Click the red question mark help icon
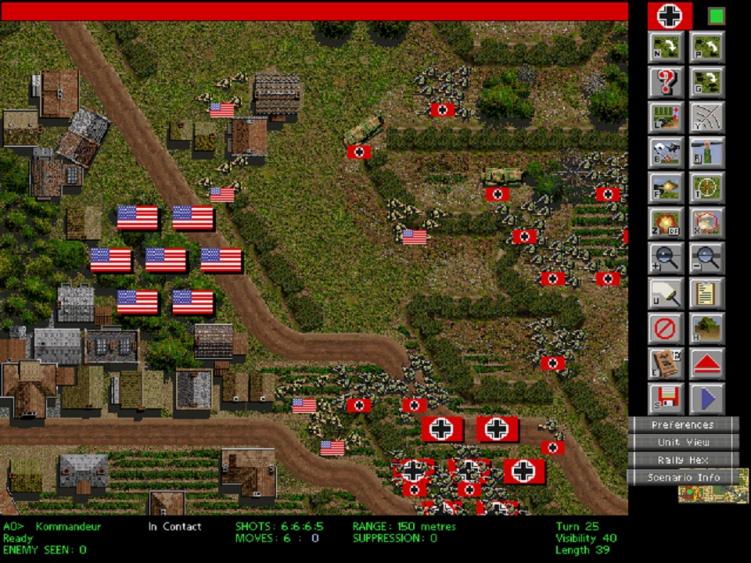The height and width of the screenshot is (563, 751). tap(665, 82)
